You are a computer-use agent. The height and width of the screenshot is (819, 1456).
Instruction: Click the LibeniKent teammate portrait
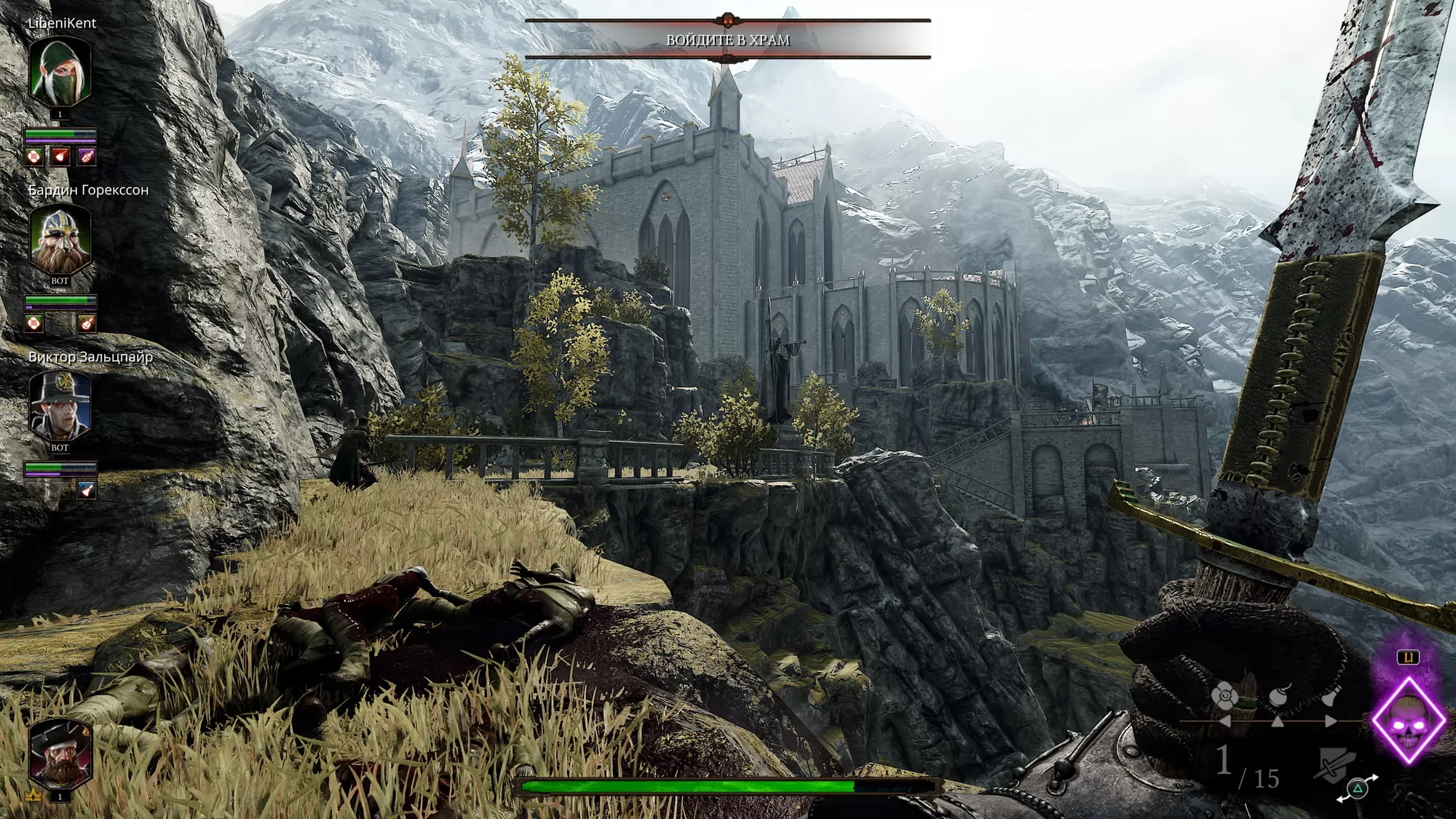point(60,71)
